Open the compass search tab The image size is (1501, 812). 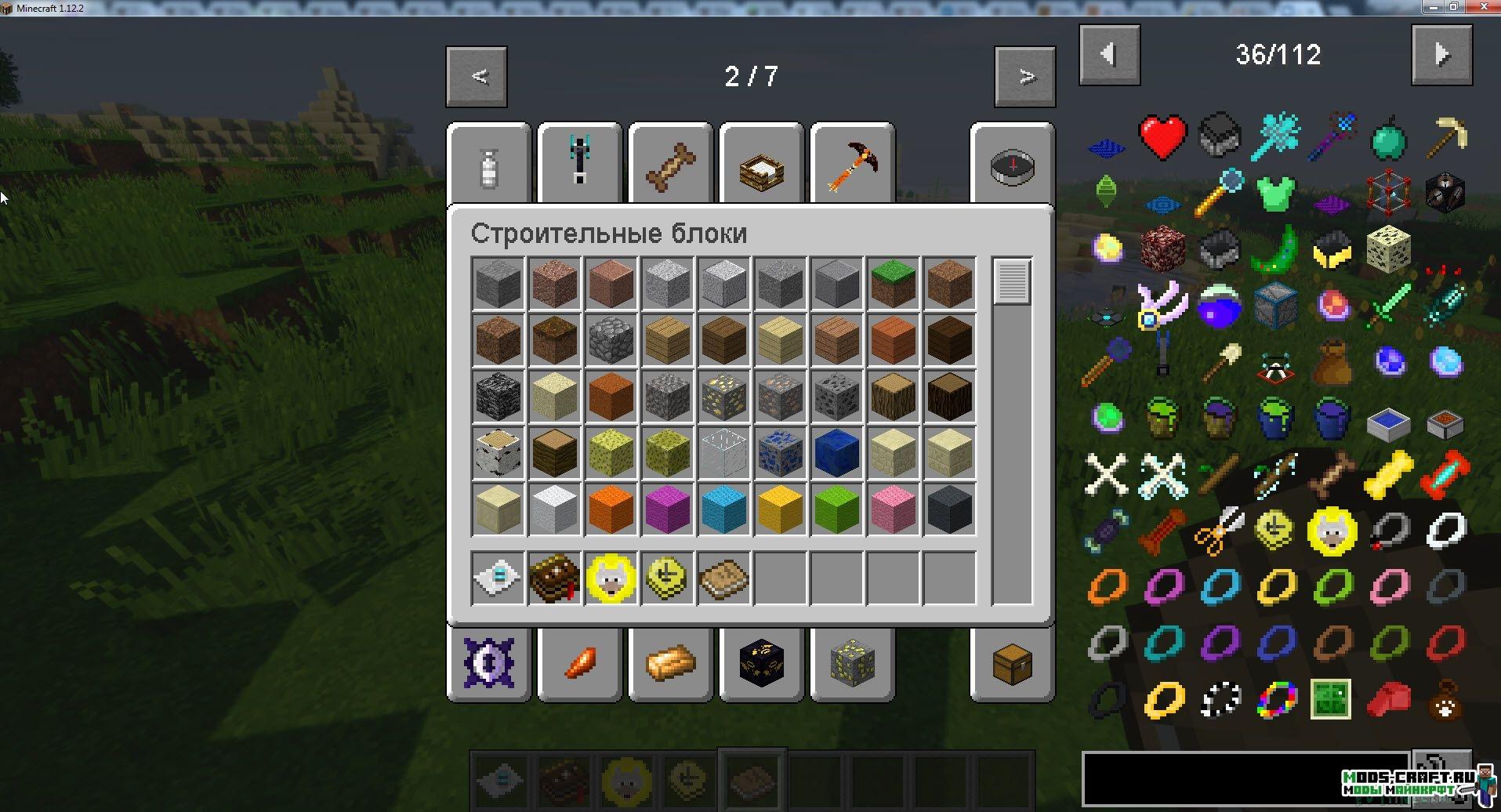coord(1012,166)
